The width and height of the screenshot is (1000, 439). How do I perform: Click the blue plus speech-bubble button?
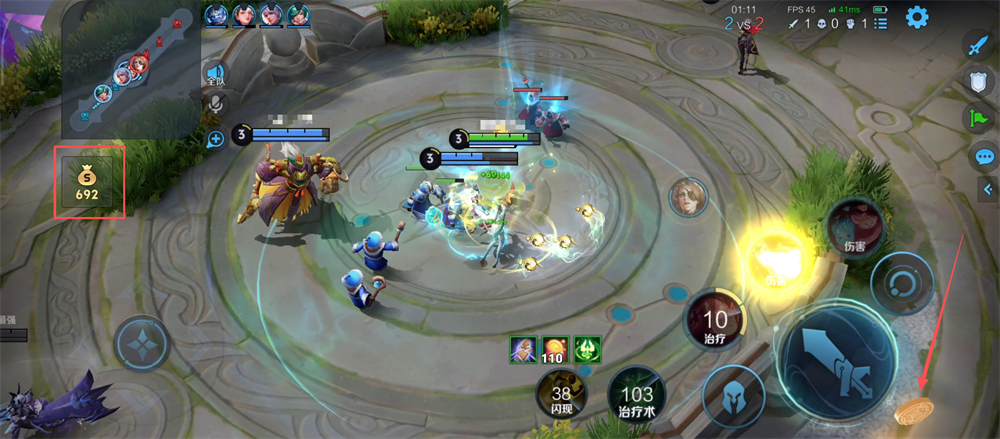click(x=215, y=139)
